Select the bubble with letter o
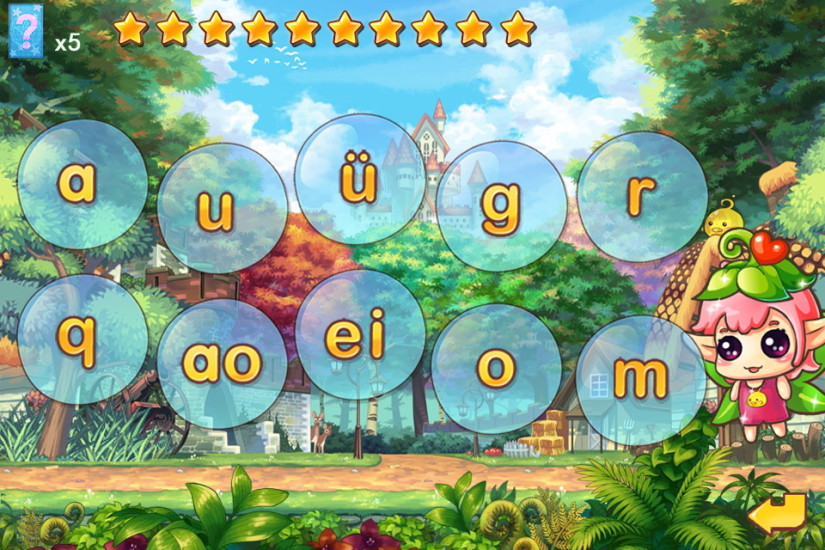Screen dimensions: 825x550 coord(496,368)
